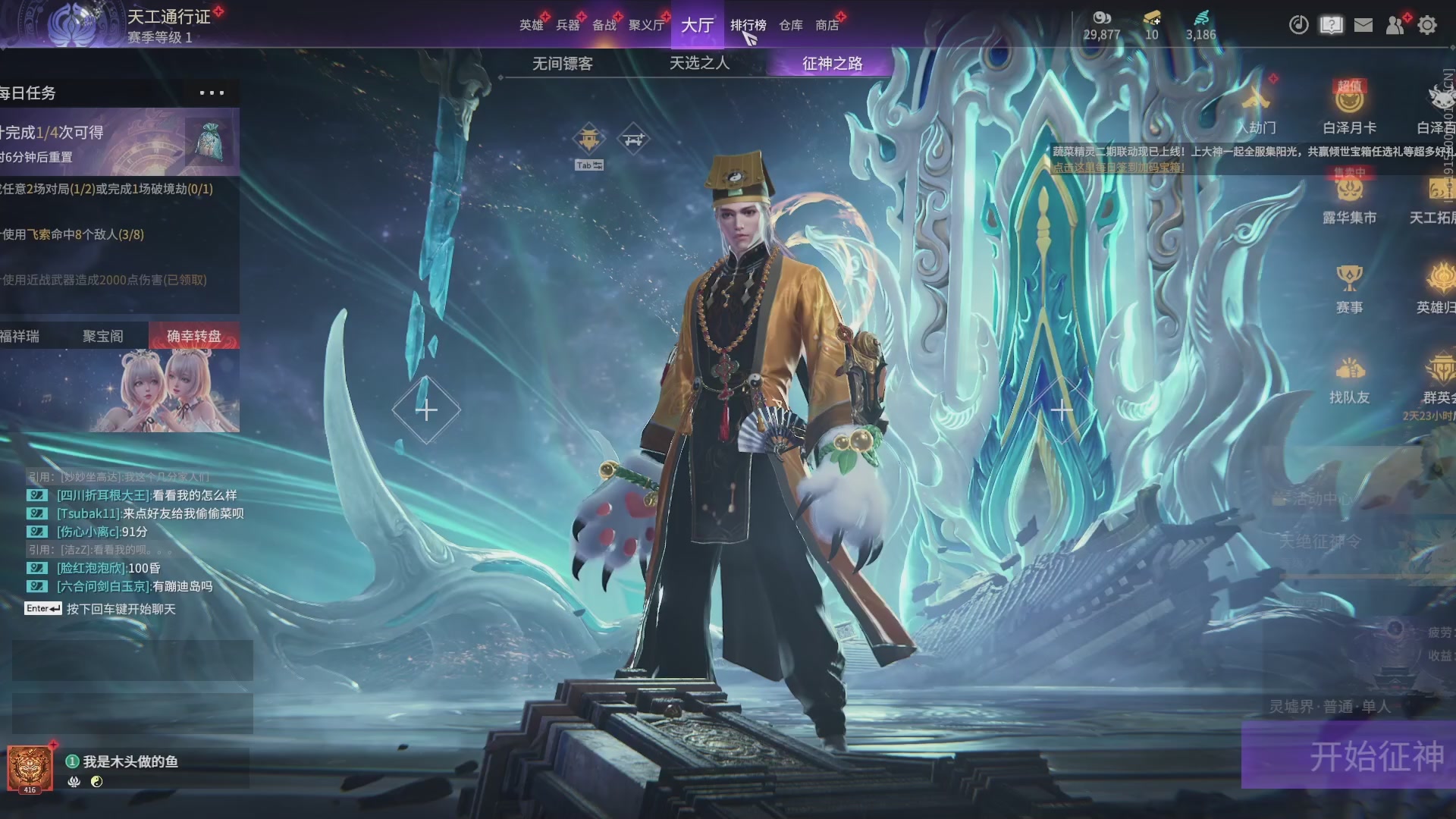The width and height of the screenshot is (1456, 819).
Task: Click the 找队友 find teammates icon
Action: point(1349,378)
